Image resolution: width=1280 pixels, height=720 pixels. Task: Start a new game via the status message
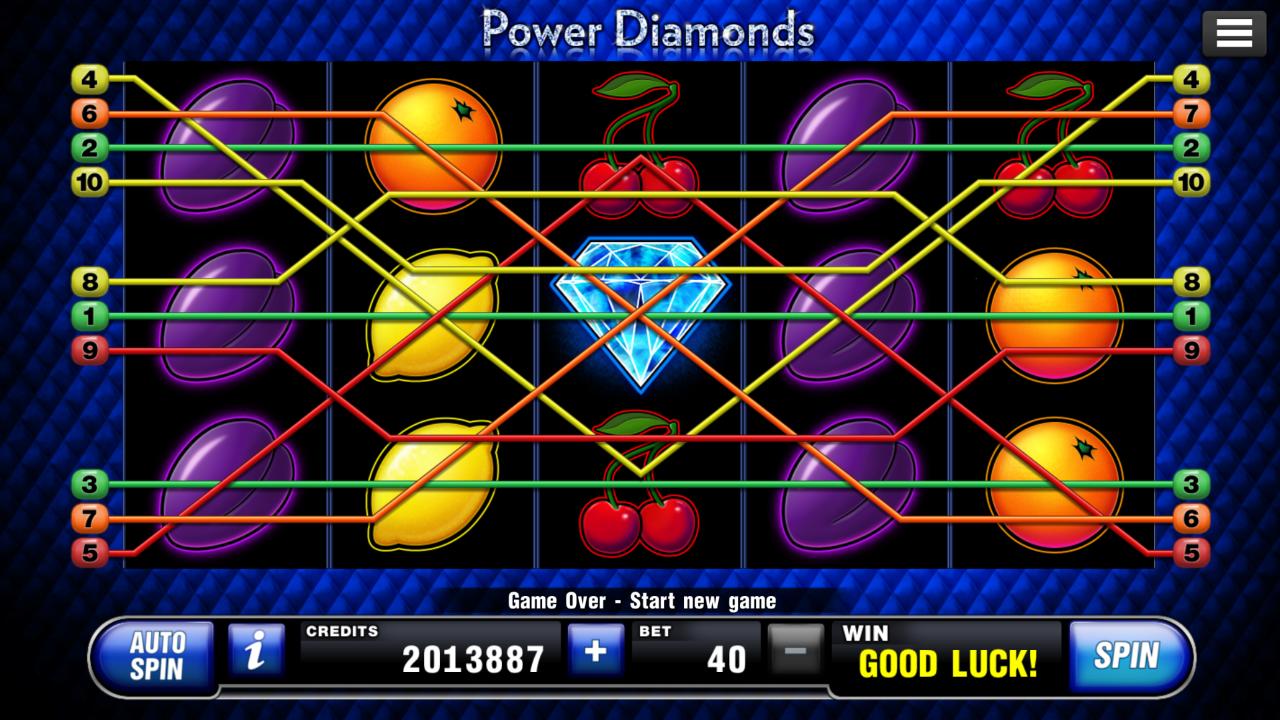click(640, 601)
